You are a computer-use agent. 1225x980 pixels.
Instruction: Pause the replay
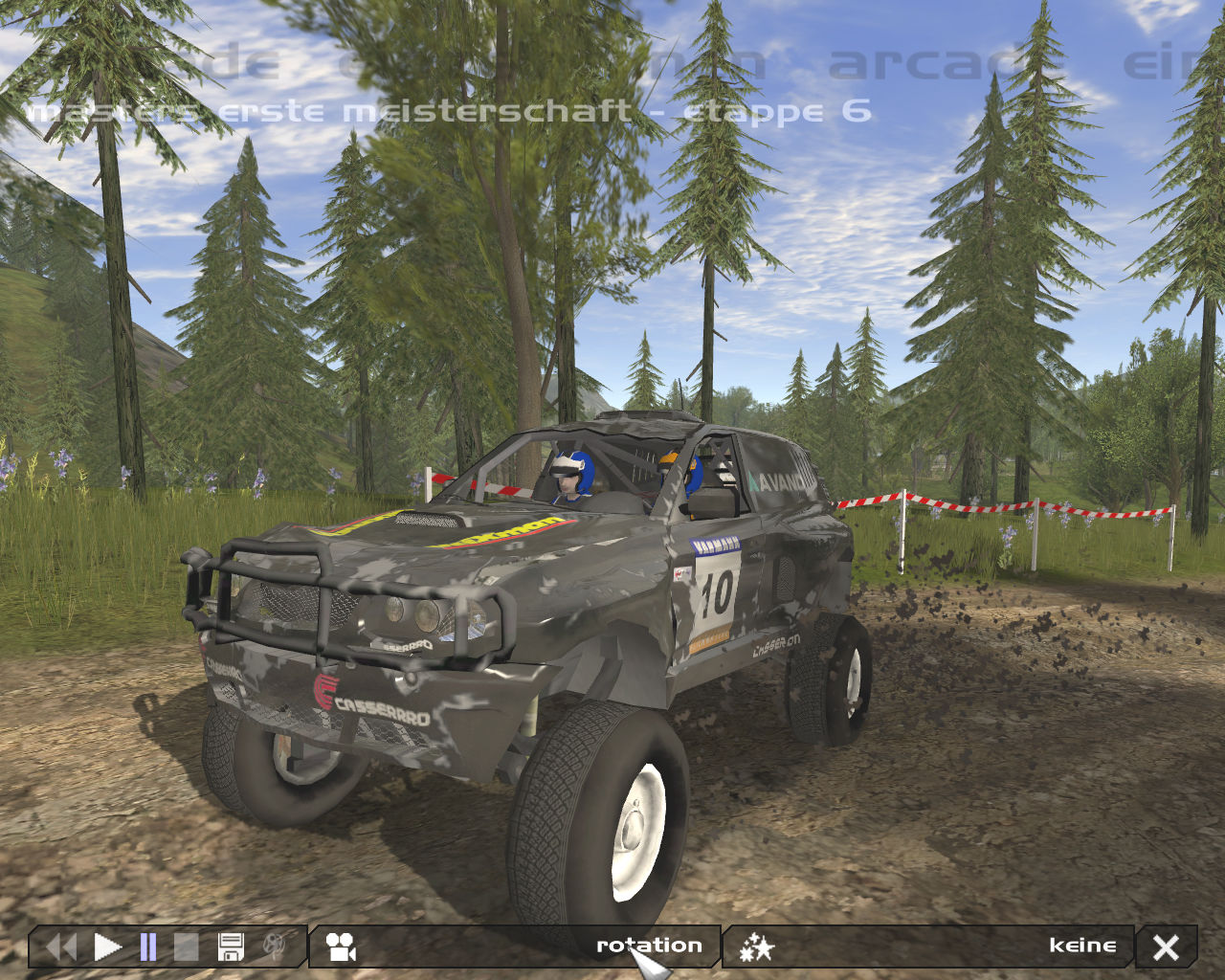click(x=148, y=947)
